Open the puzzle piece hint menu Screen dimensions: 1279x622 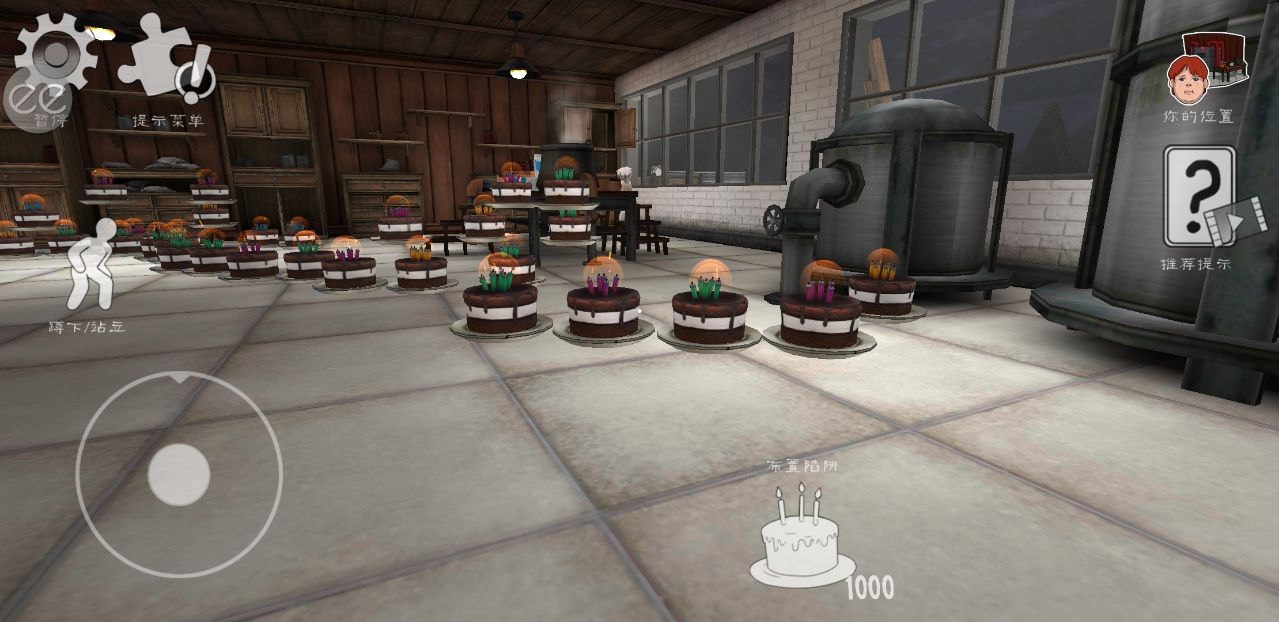click(x=165, y=58)
